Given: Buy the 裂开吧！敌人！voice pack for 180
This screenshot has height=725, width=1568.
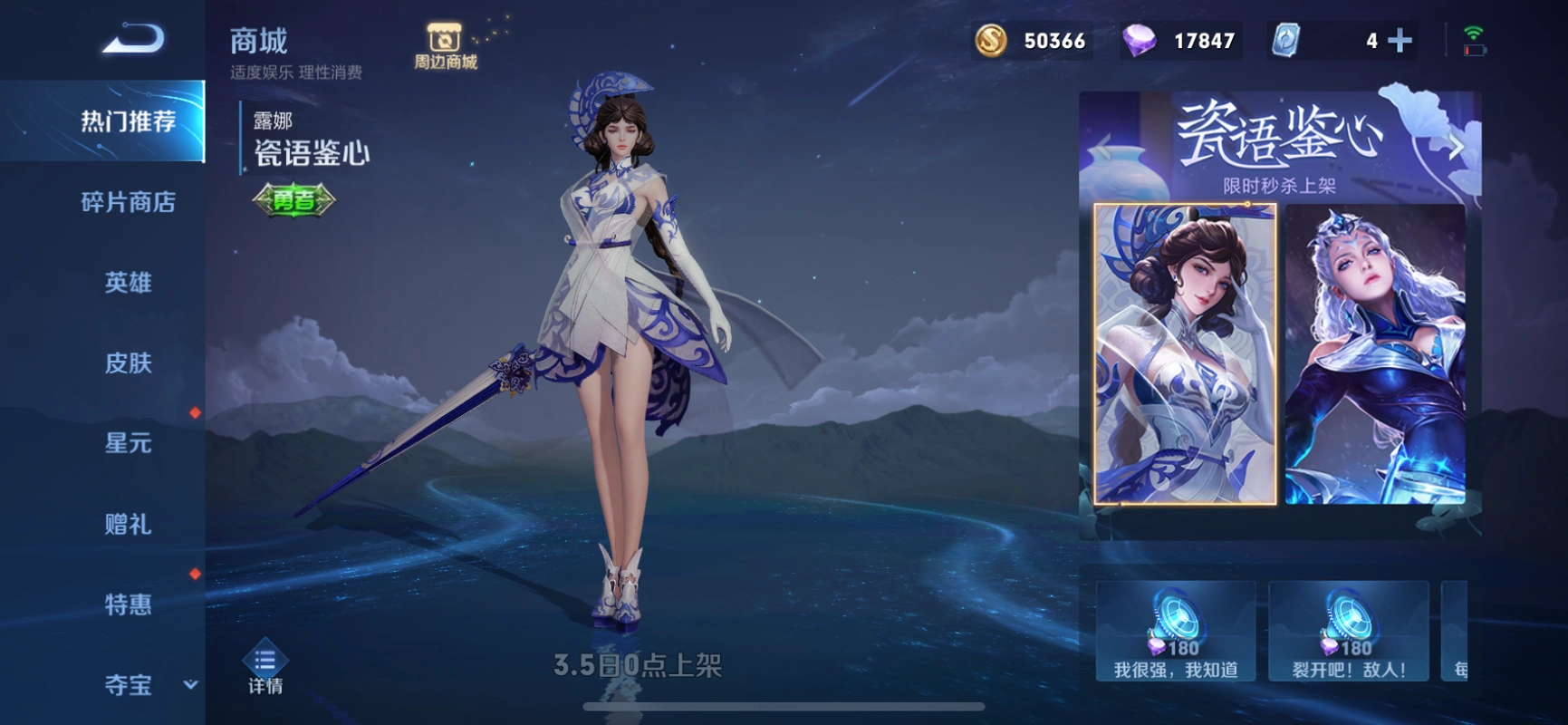Looking at the screenshot, I should [1348, 630].
